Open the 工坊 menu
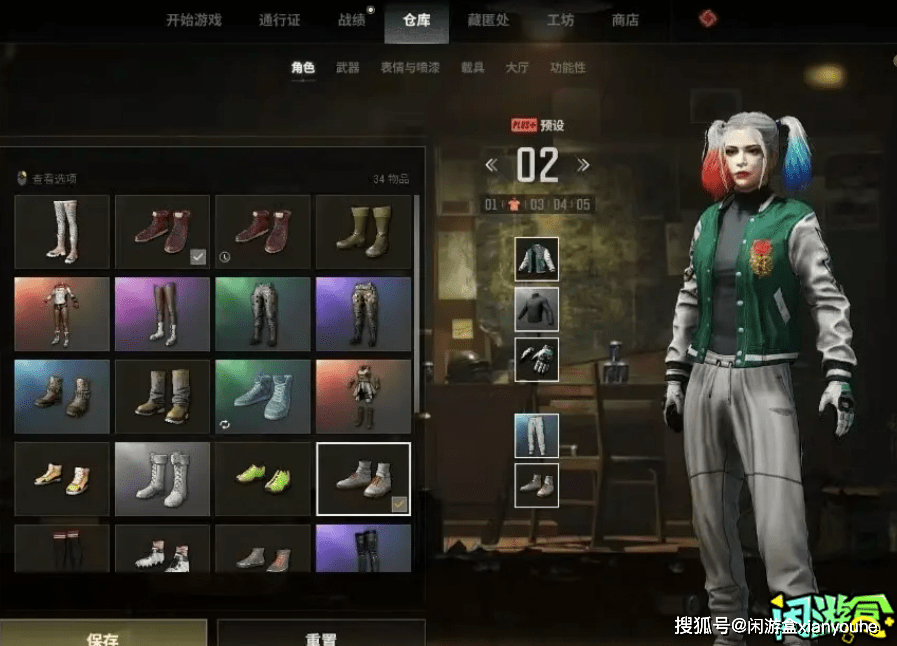This screenshot has height=646, width=897. coord(560,20)
